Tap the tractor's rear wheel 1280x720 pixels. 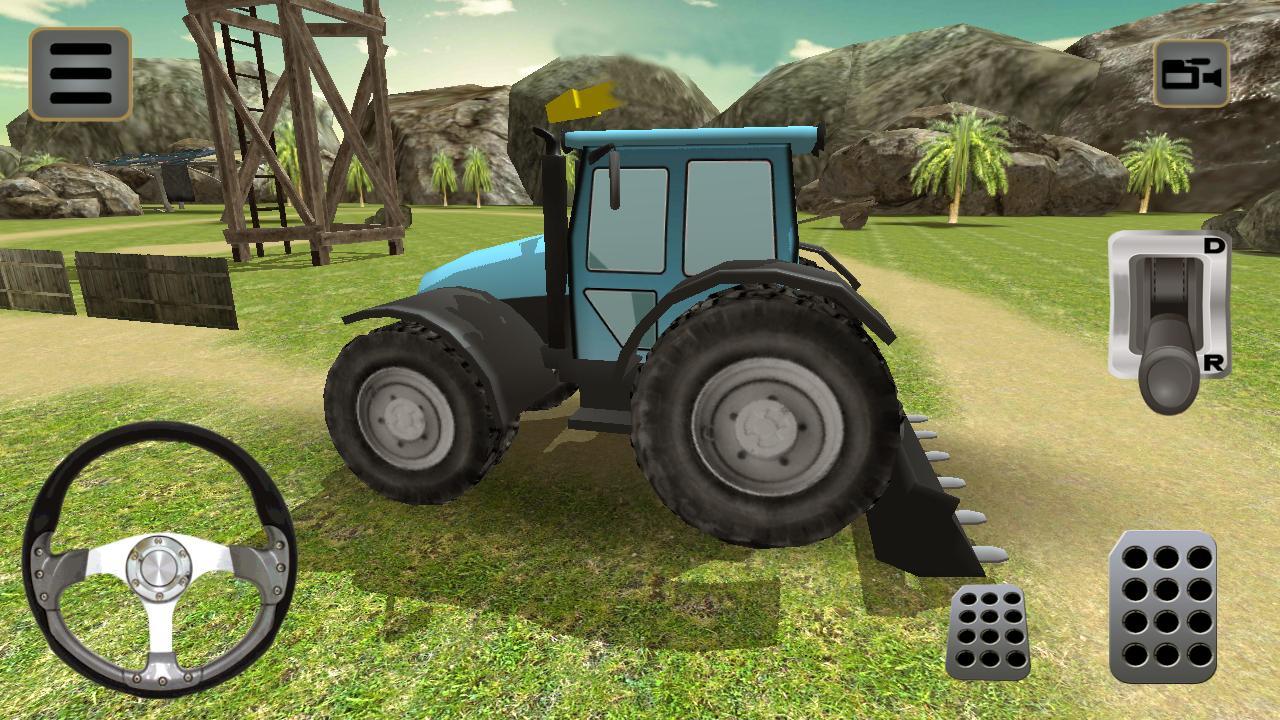[765, 430]
